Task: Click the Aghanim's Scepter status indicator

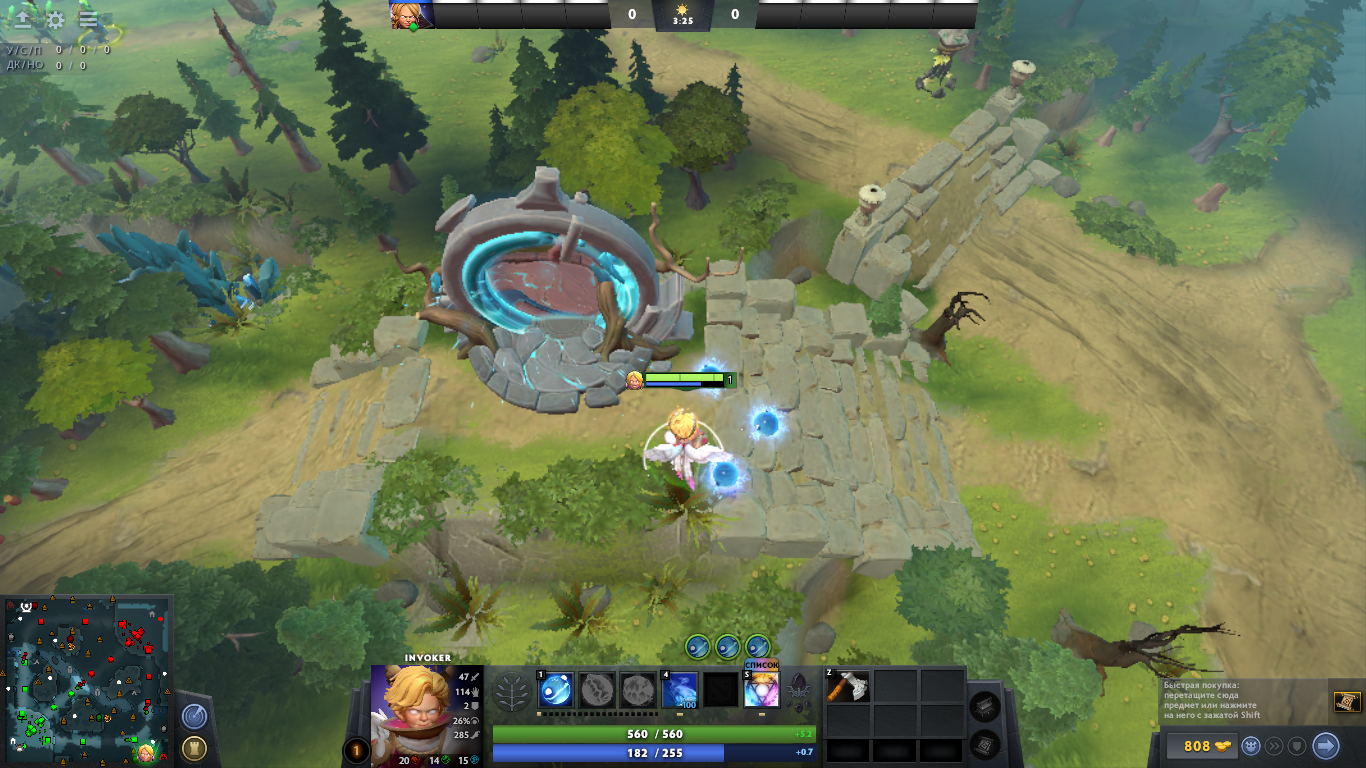Action: pos(798,690)
